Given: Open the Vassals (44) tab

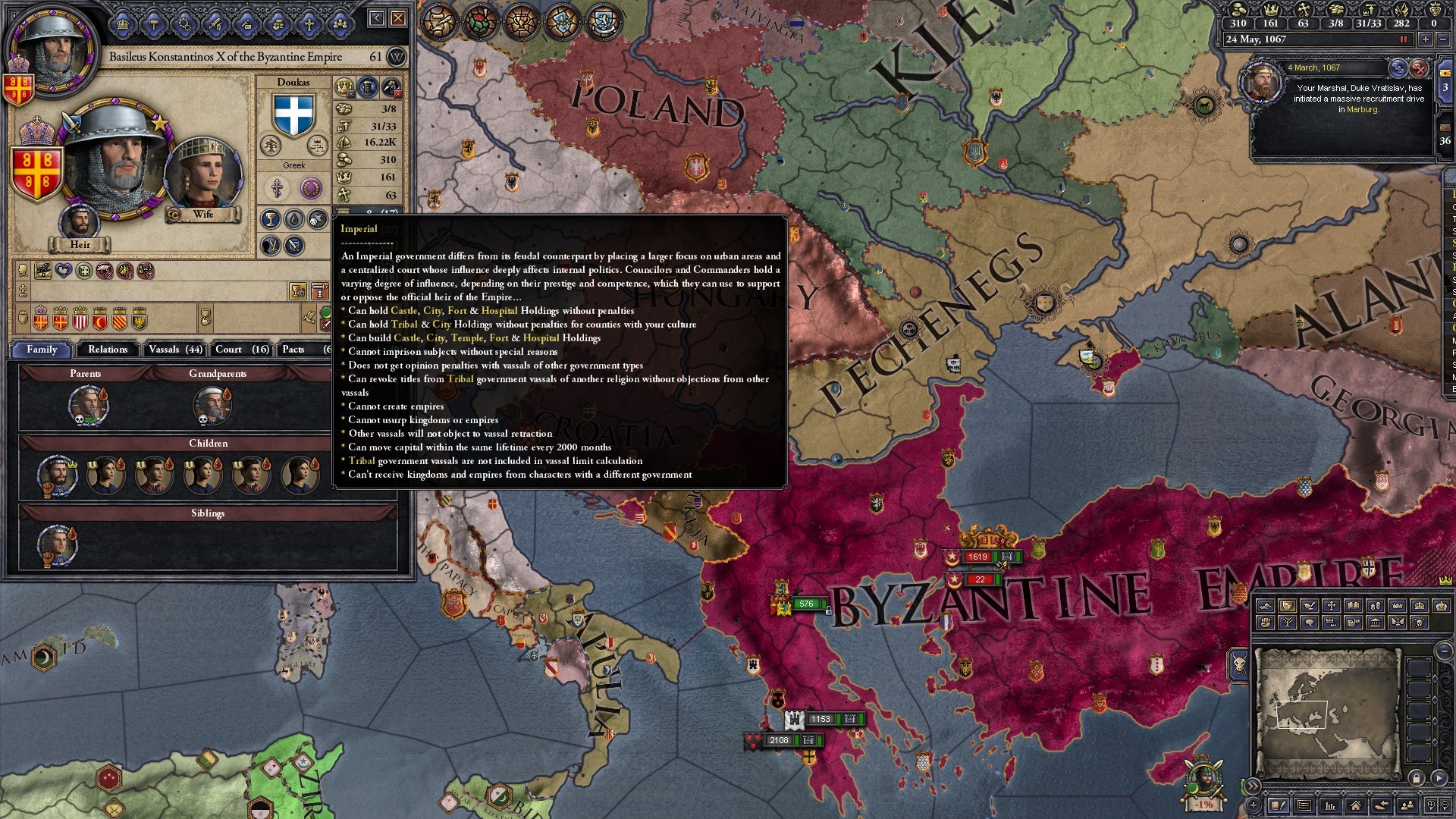Looking at the screenshot, I should pos(175,350).
